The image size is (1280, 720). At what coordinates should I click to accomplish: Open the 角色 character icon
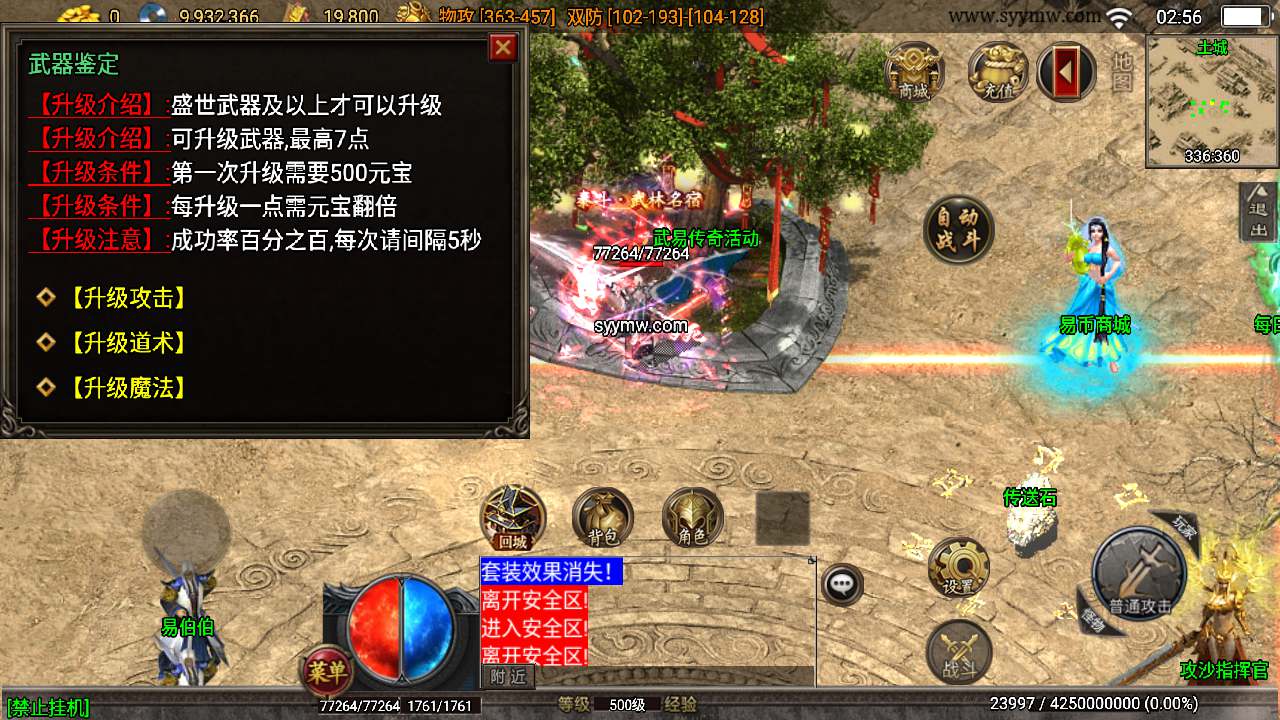pos(693,518)
